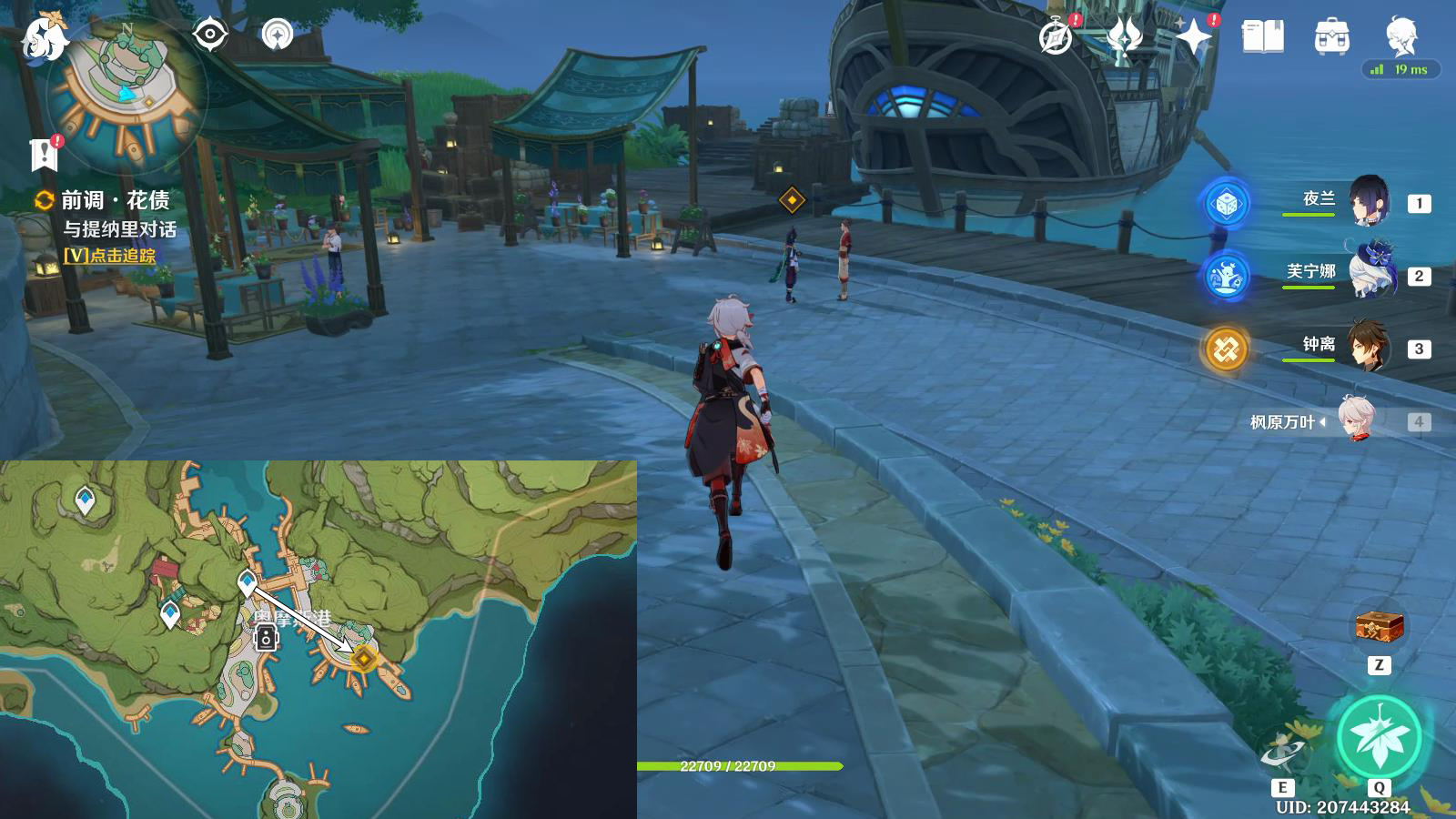Switch to party member 夜兰

[x=1367, y=201]
